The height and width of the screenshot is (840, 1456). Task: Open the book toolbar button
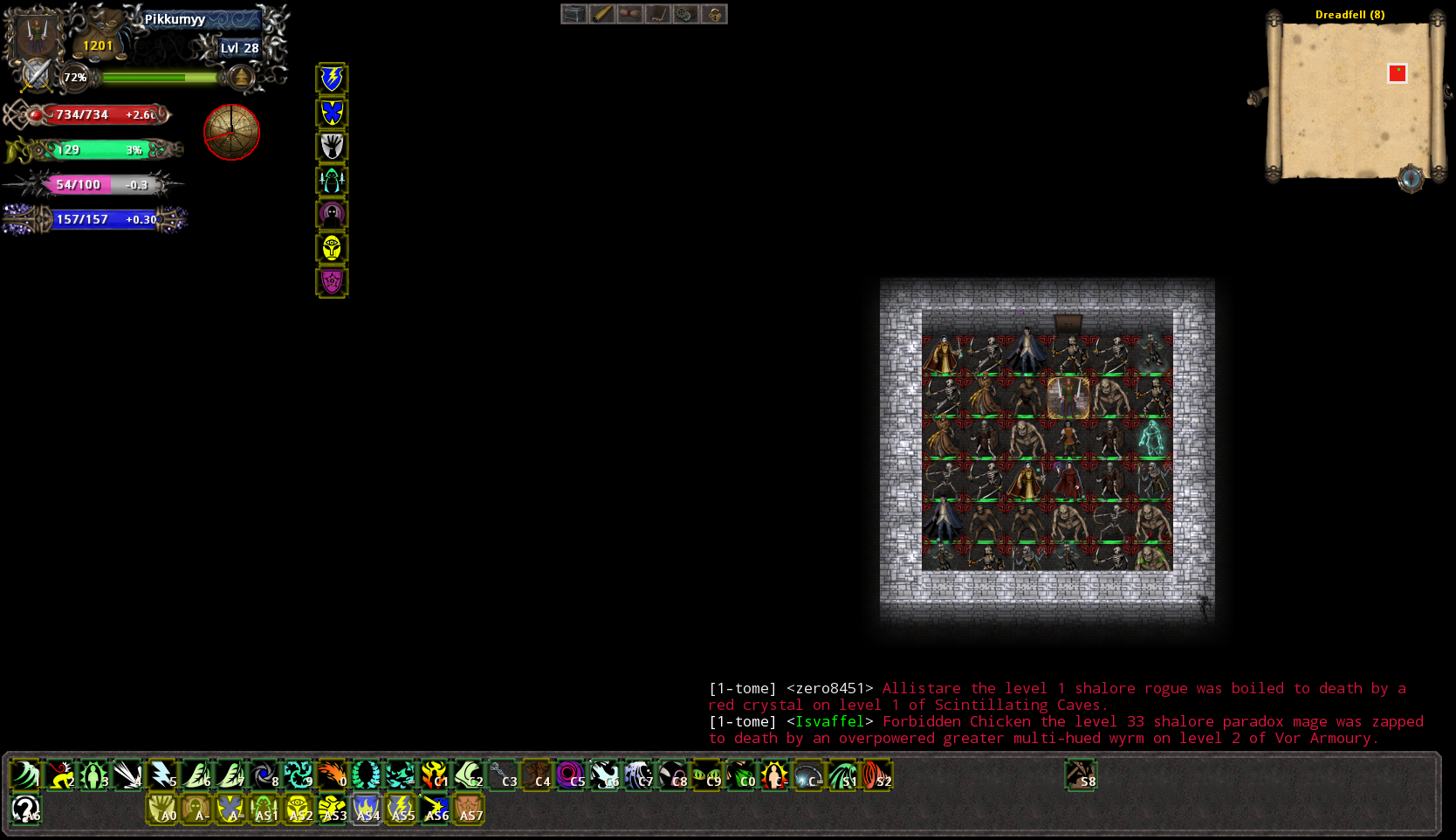(x=657, y=14)
